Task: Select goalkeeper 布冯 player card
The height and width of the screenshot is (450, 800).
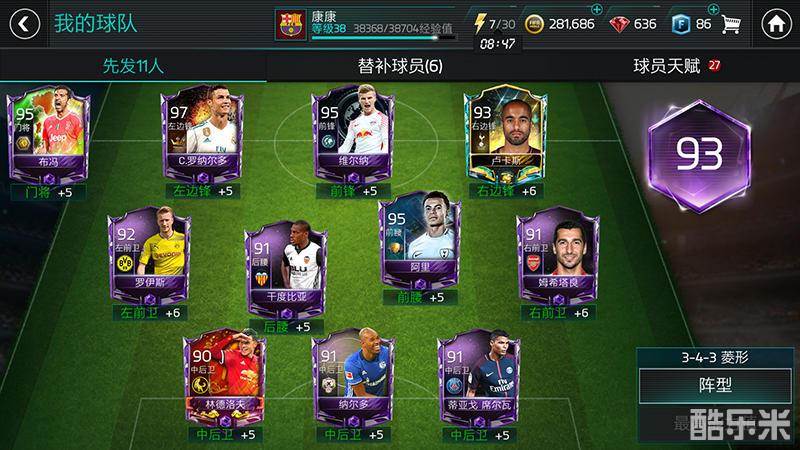Action: coord(49,135)
